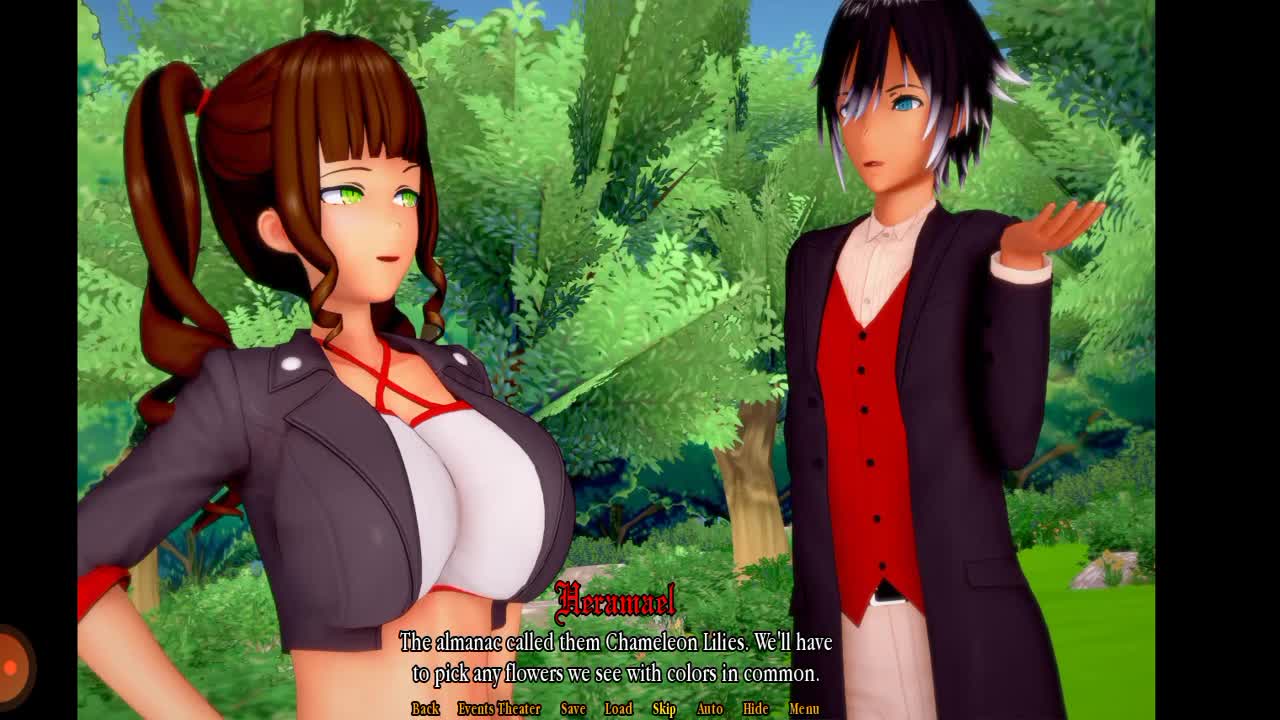Hide the dialogue interface
1280x720 pixels.
coord(755,709)
